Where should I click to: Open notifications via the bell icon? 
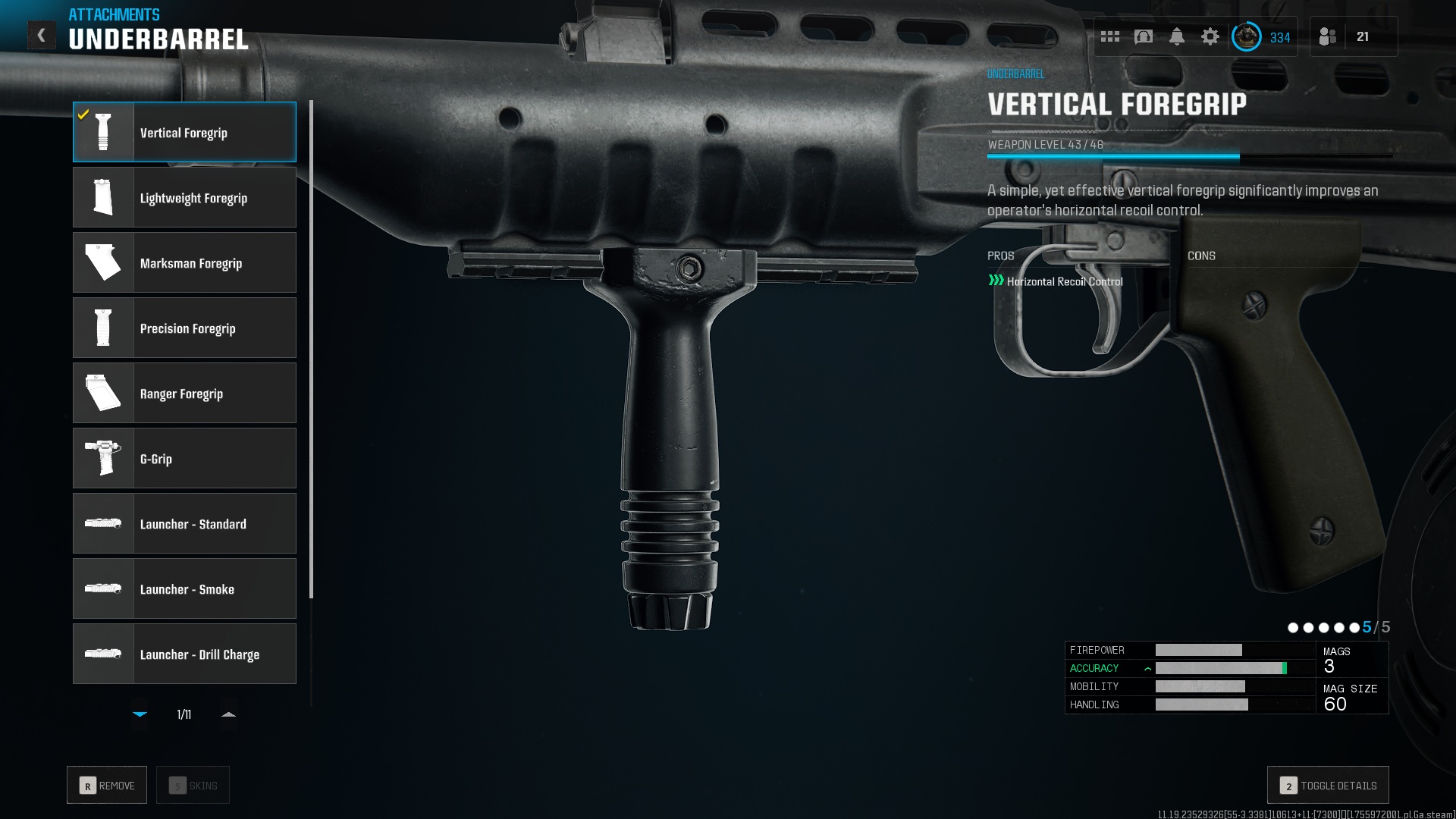[1177, 36]
